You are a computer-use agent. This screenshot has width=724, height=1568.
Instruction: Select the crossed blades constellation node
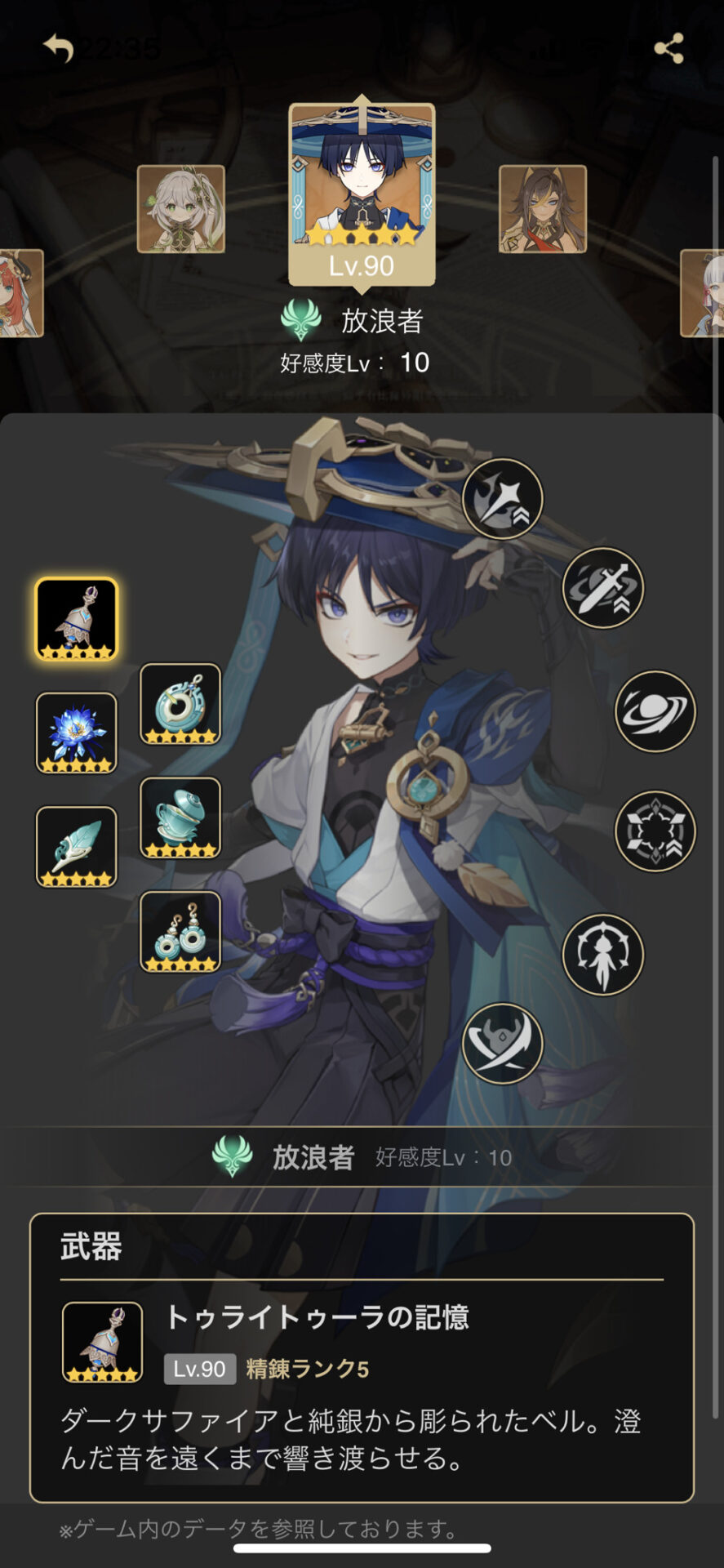coord(503,1044)
